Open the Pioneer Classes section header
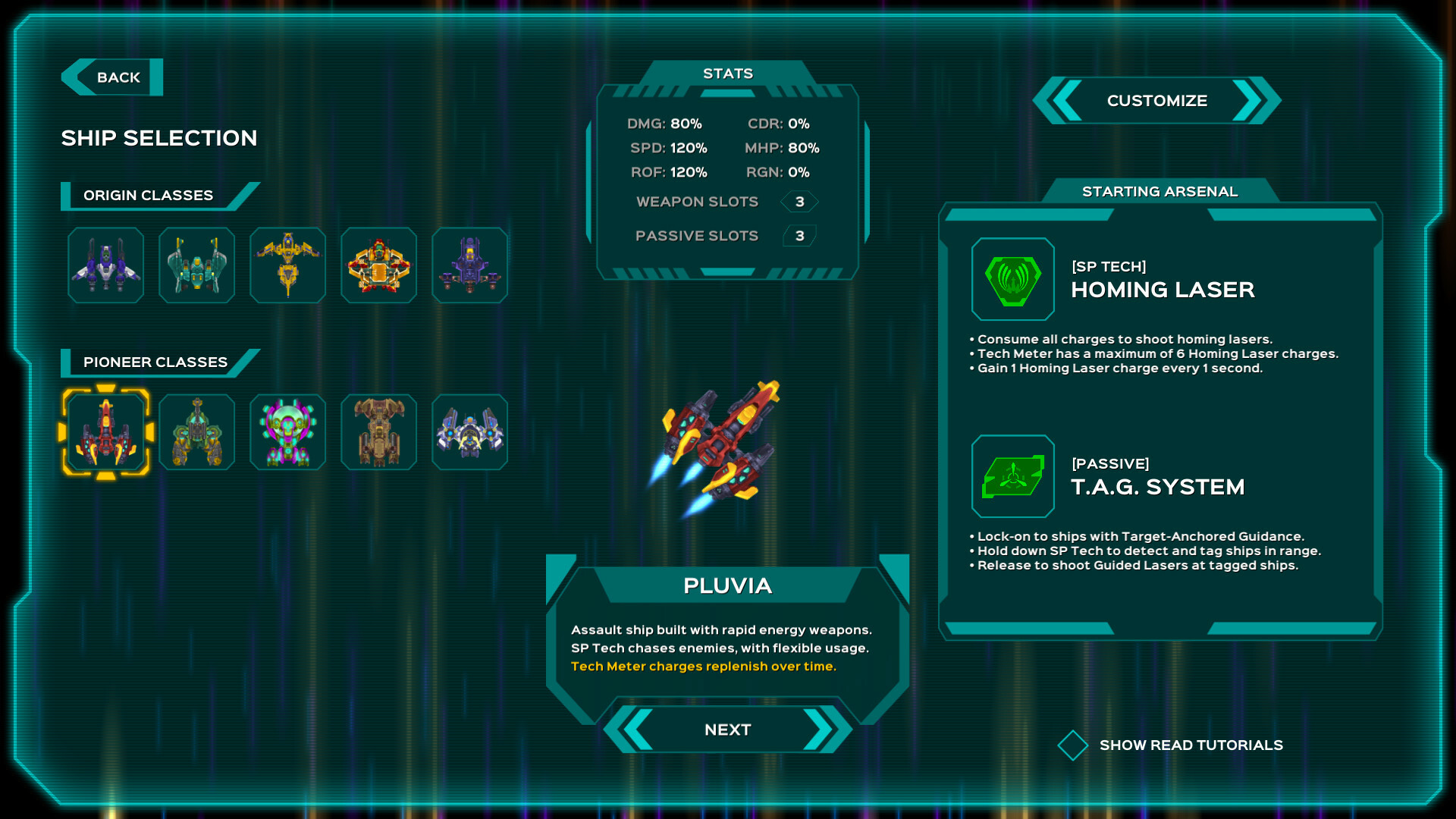Viewport: 1456px width, 819px height. tap(155, 362)
